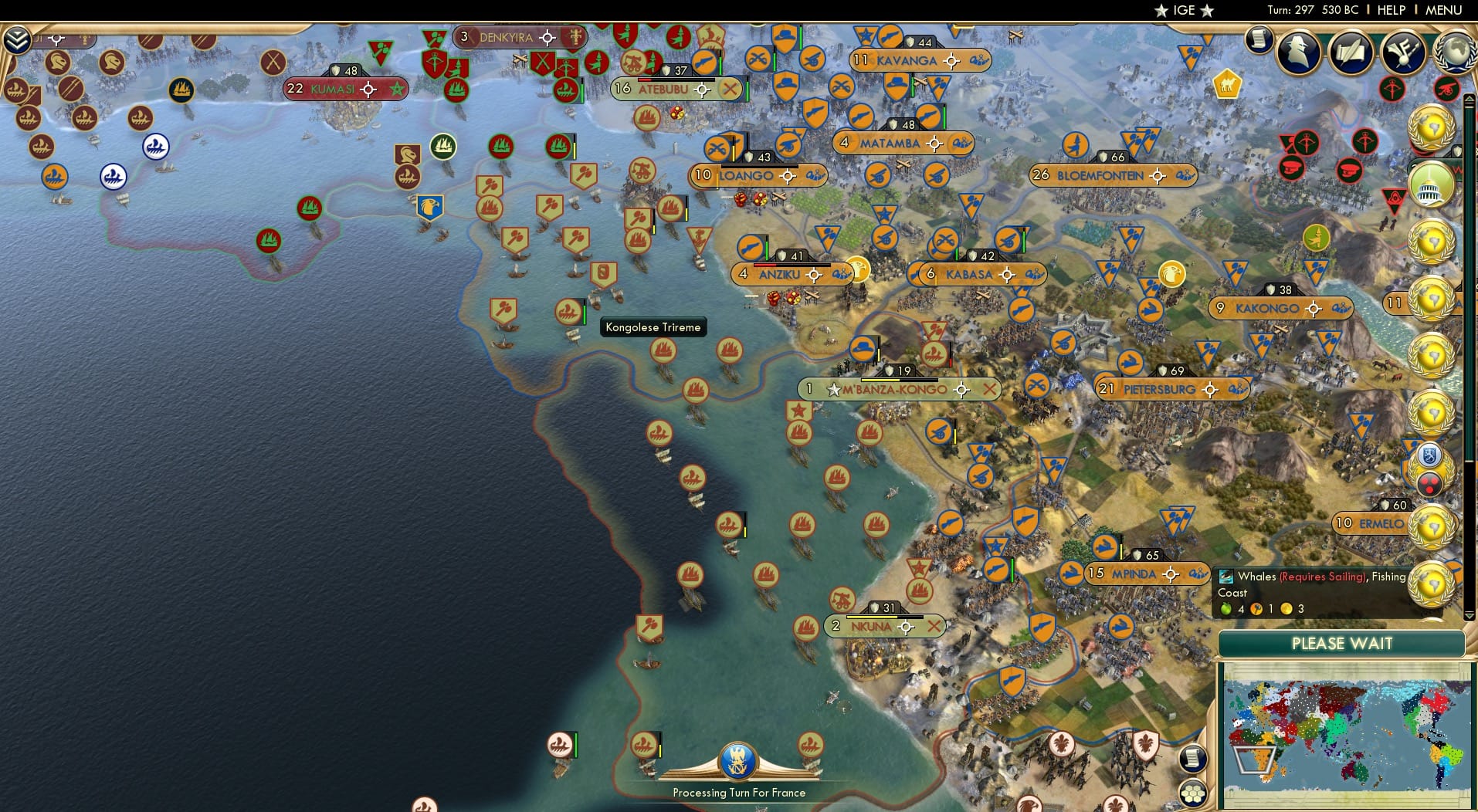Open the notification log scroll icon top-right

pos(1260,40)
